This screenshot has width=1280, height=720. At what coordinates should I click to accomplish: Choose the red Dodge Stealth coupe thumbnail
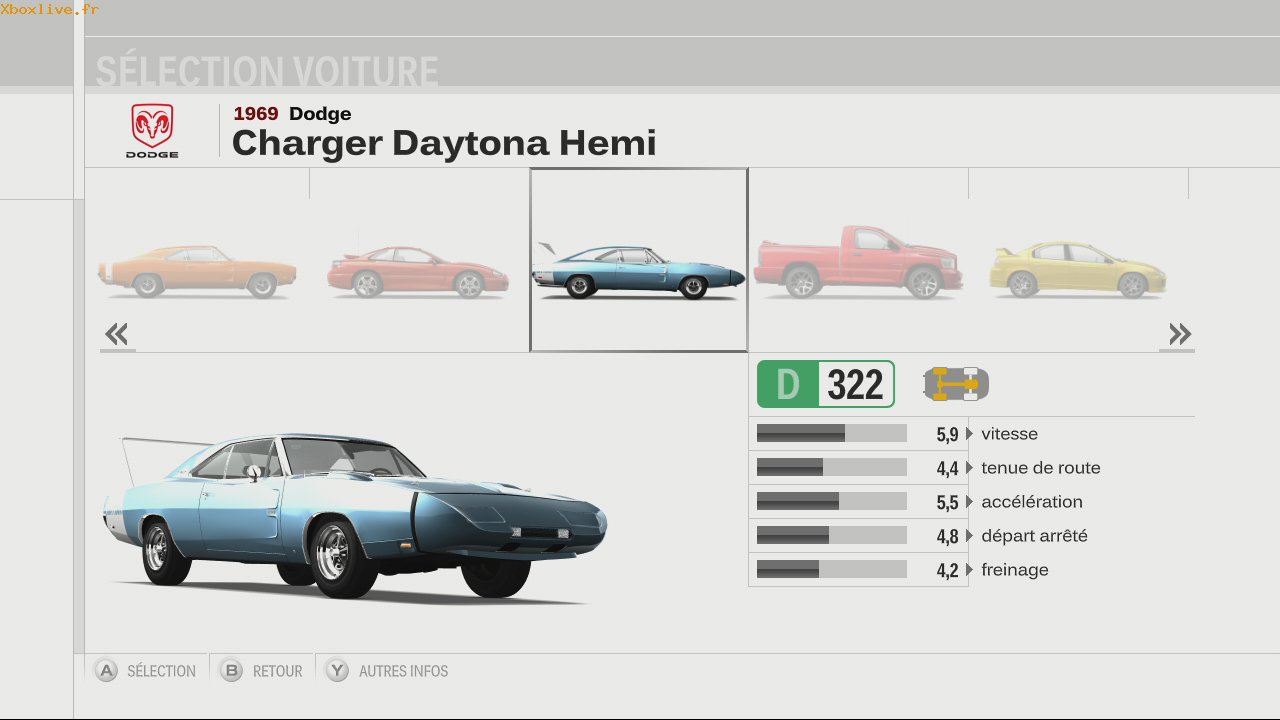click(x=418, y=270)
